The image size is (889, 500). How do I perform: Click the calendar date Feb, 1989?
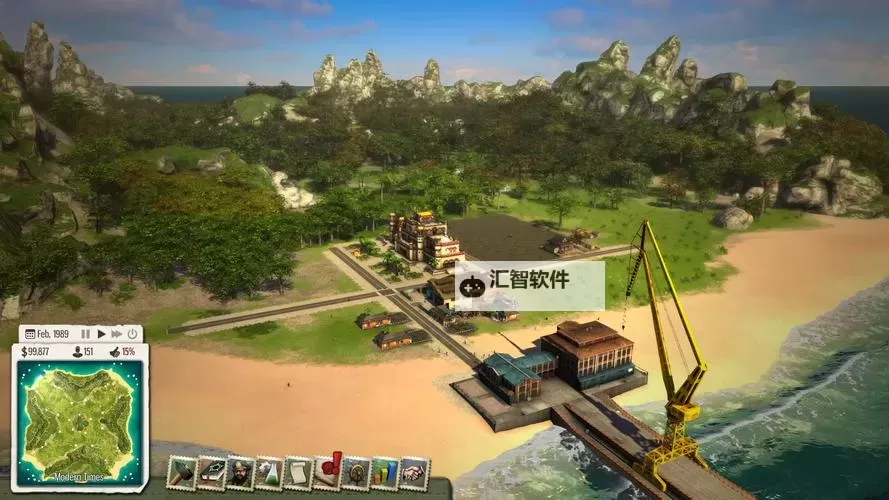pos(48,333)
